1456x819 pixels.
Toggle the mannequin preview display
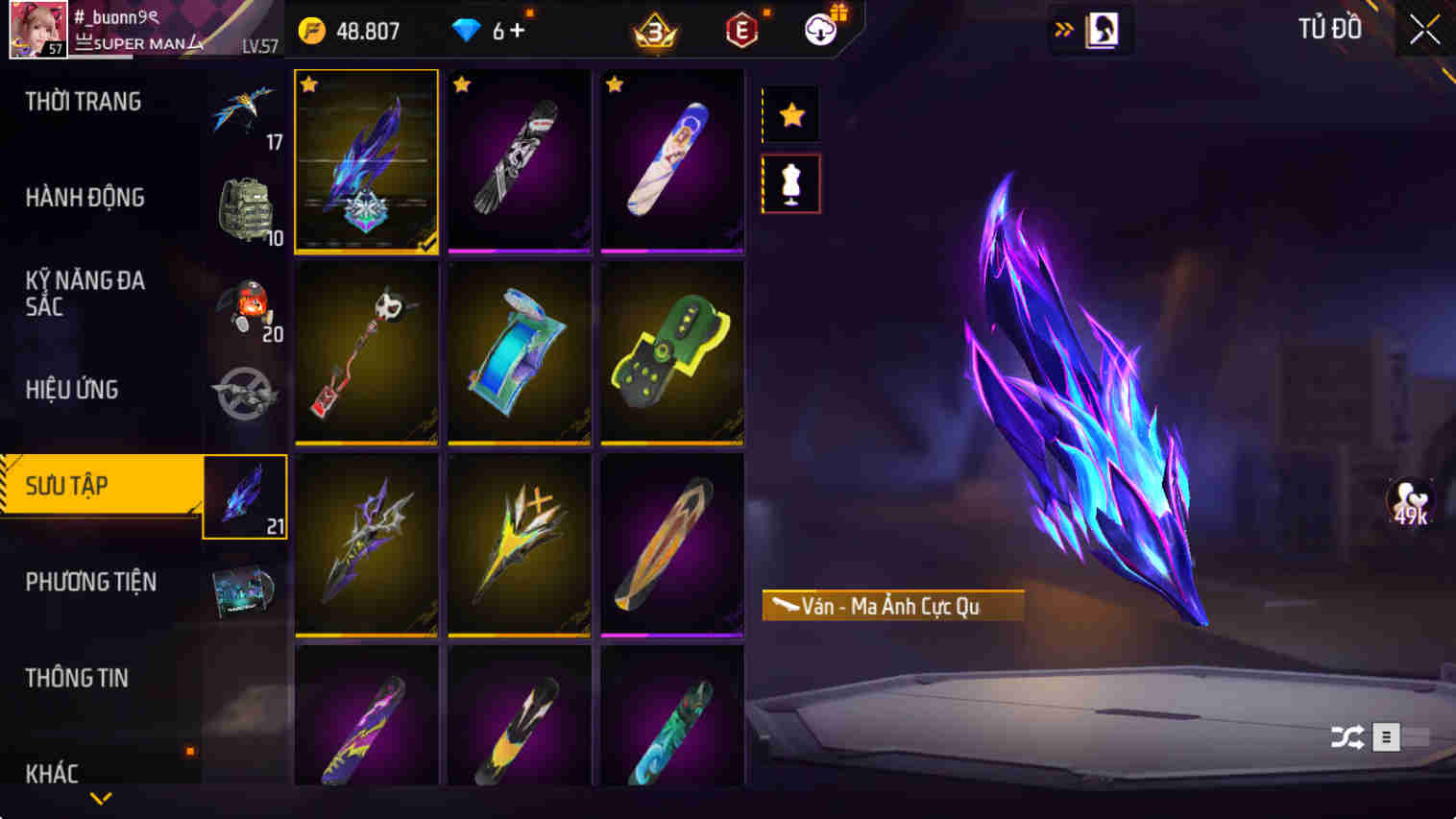tap(789, 182)
